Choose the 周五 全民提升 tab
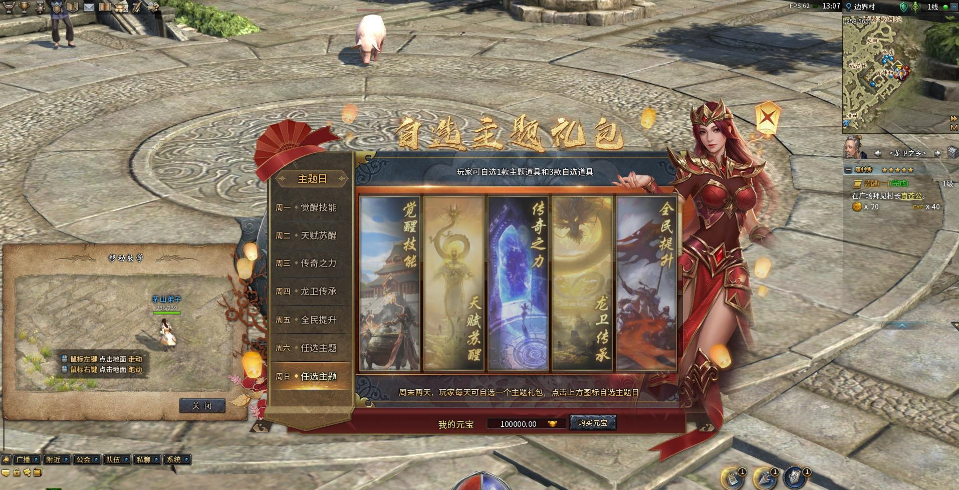 (x=312, y=320)
